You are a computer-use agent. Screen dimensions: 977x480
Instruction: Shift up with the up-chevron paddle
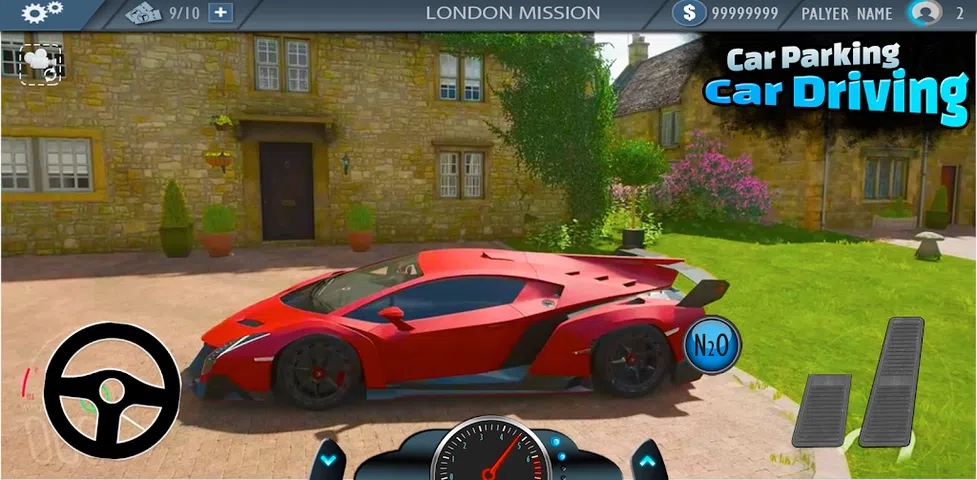pyautogui.click(x=647, y=461)
